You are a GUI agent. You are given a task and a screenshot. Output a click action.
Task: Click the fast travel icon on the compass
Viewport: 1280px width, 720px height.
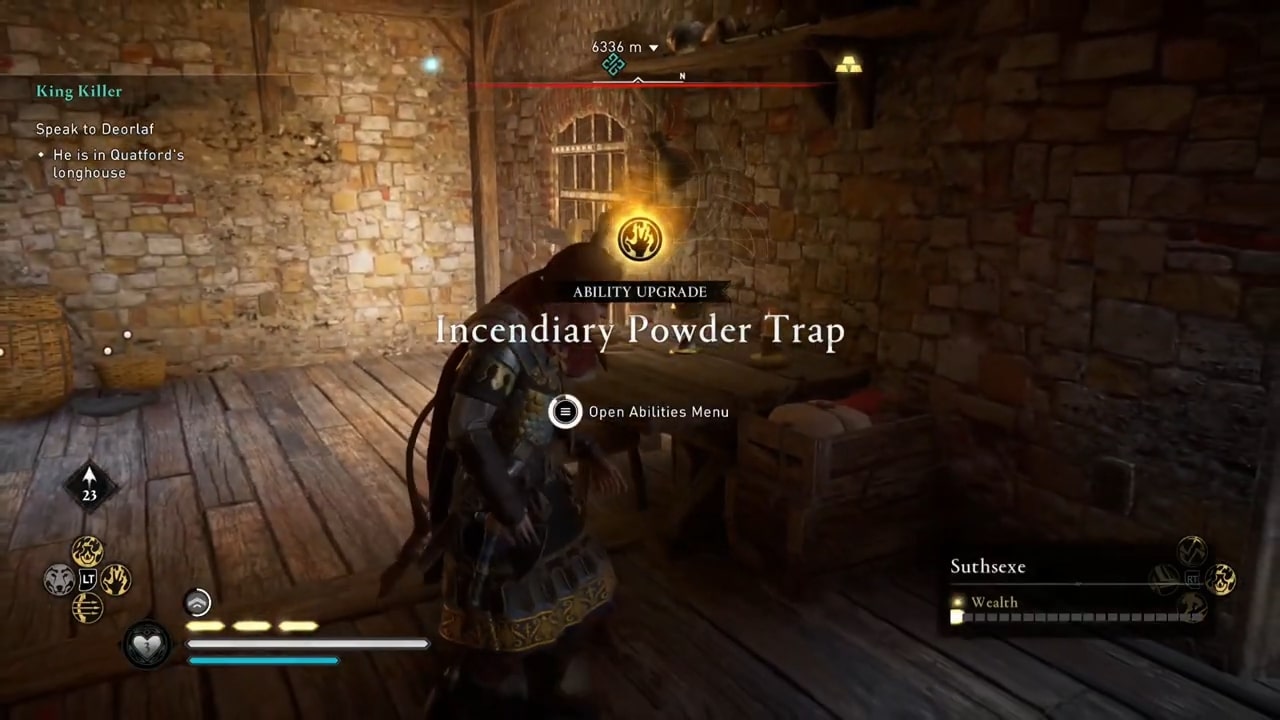[613, 64]
